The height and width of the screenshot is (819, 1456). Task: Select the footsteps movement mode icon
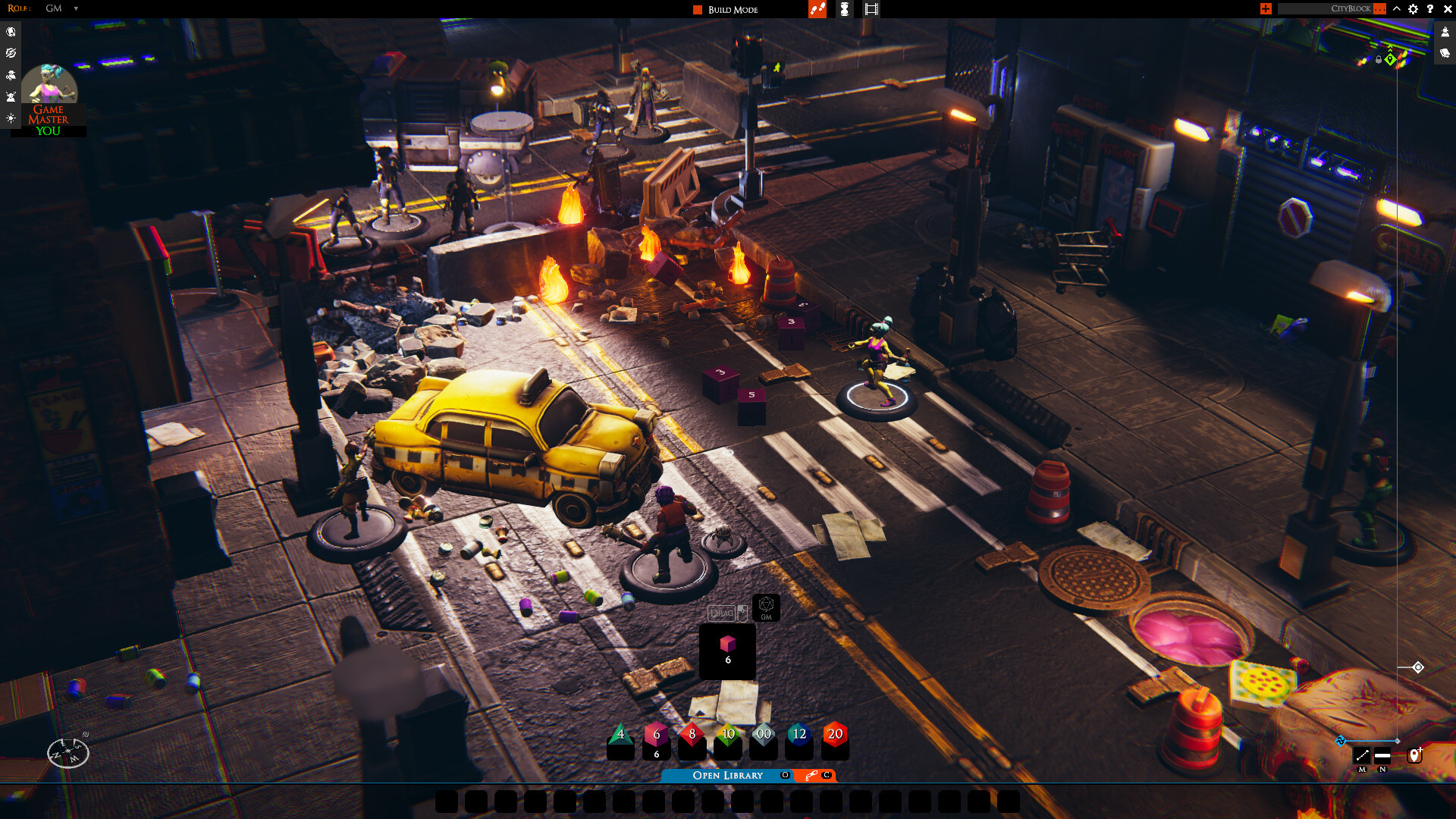coord(817,9)
